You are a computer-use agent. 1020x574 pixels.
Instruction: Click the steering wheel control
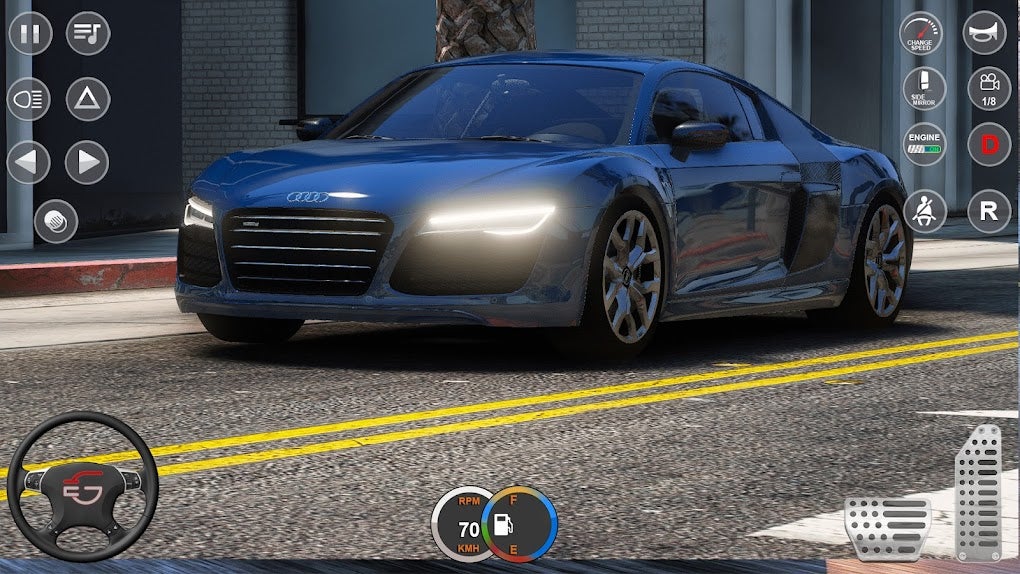82,486
